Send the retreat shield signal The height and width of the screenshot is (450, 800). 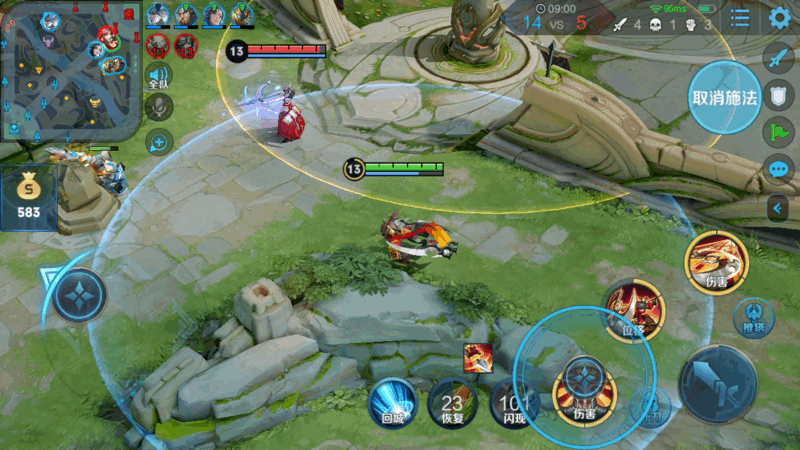coord(779,94)
